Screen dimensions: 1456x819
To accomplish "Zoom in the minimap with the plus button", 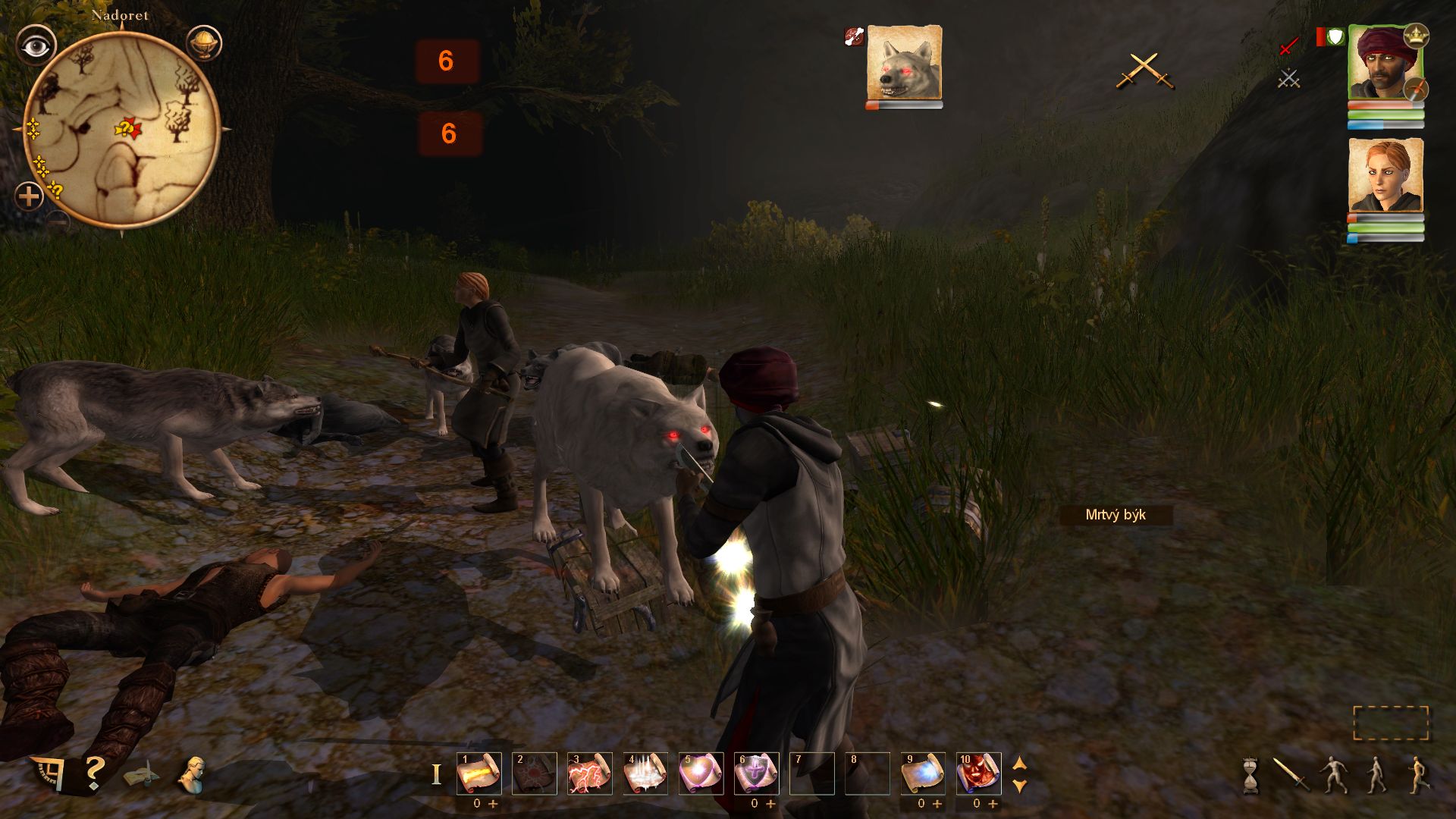I will (29, 197).
